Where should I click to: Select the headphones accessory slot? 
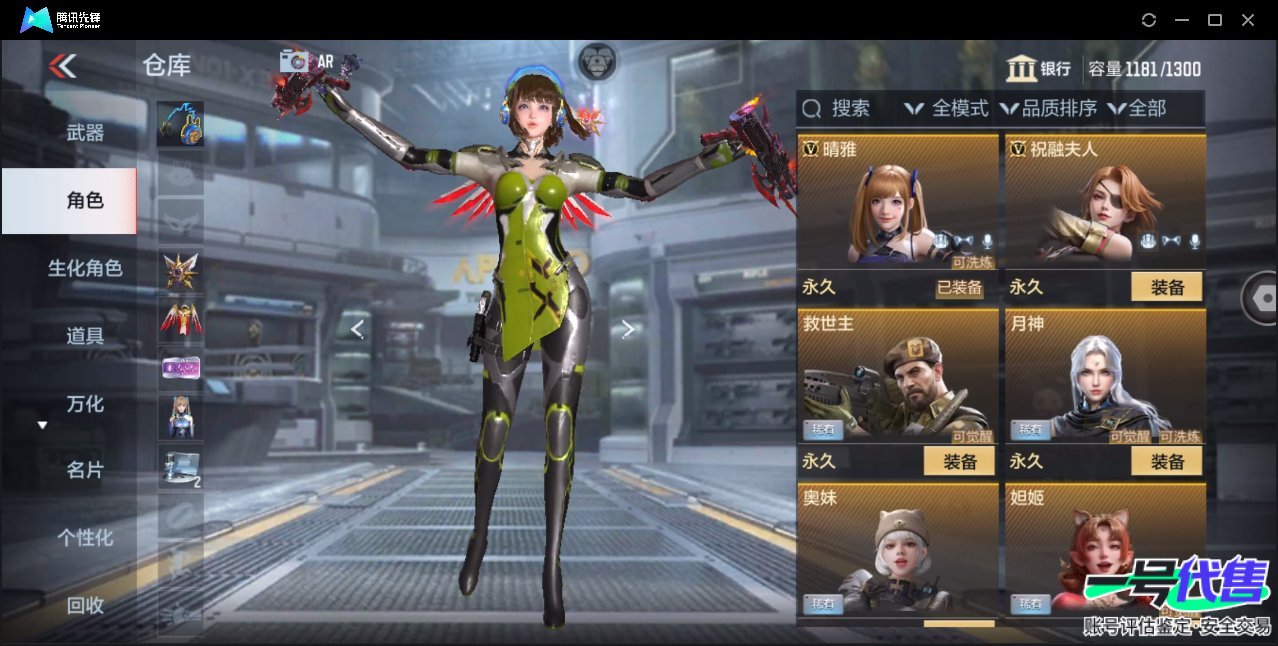tap(180, 124)
